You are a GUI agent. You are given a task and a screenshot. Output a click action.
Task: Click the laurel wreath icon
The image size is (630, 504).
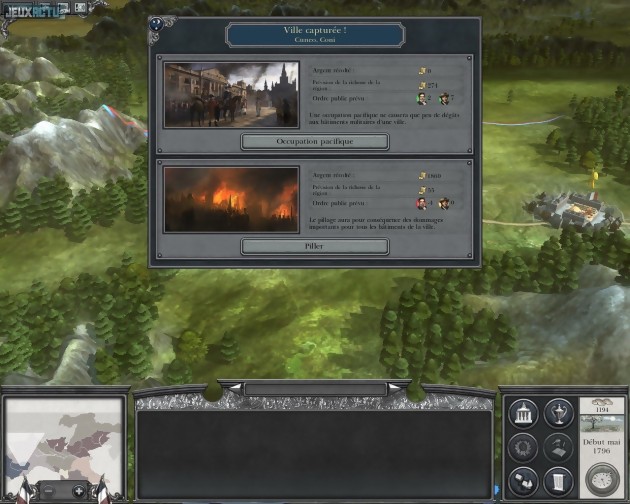pyautogui.click(x=525, y=445)
